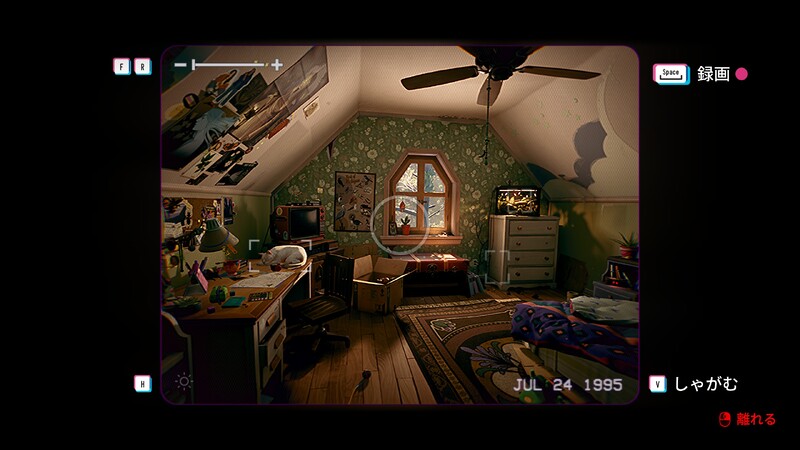
Task: Click the camcorder zoom slider bar
Action: tap(228, 65)
